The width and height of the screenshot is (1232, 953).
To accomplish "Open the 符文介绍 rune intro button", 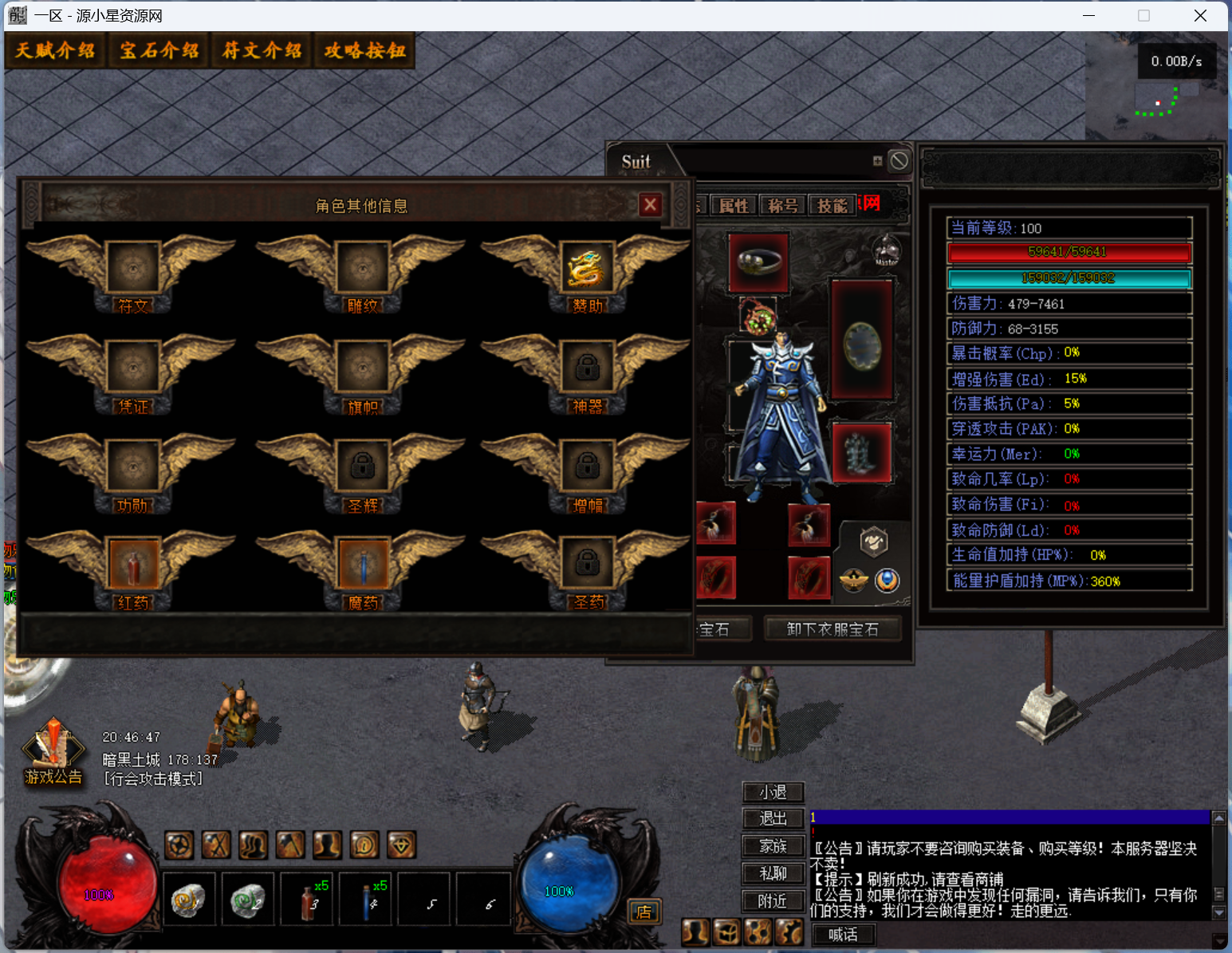I will point(262,51).
